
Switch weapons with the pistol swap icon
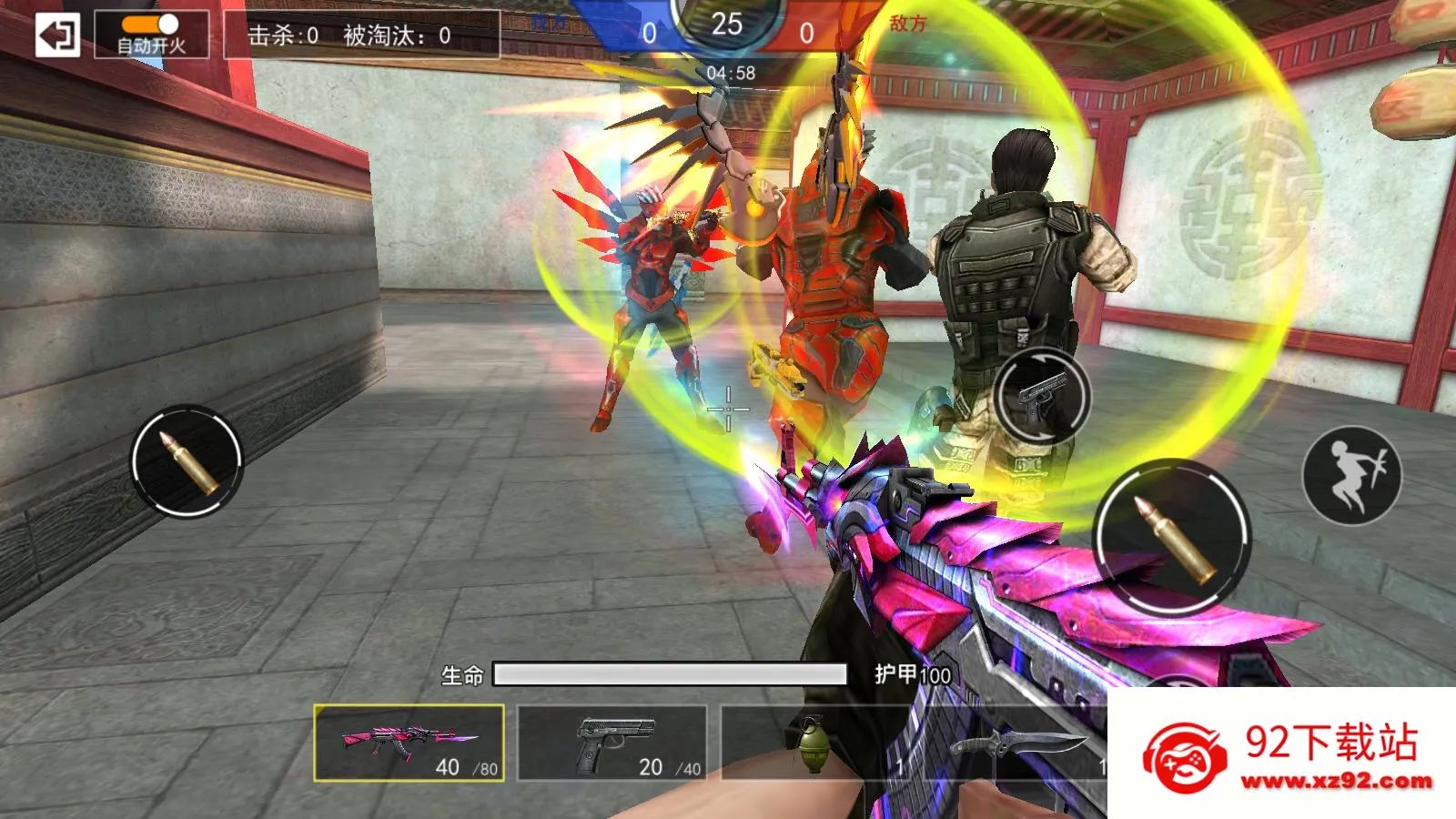[x=1042, y=397]
